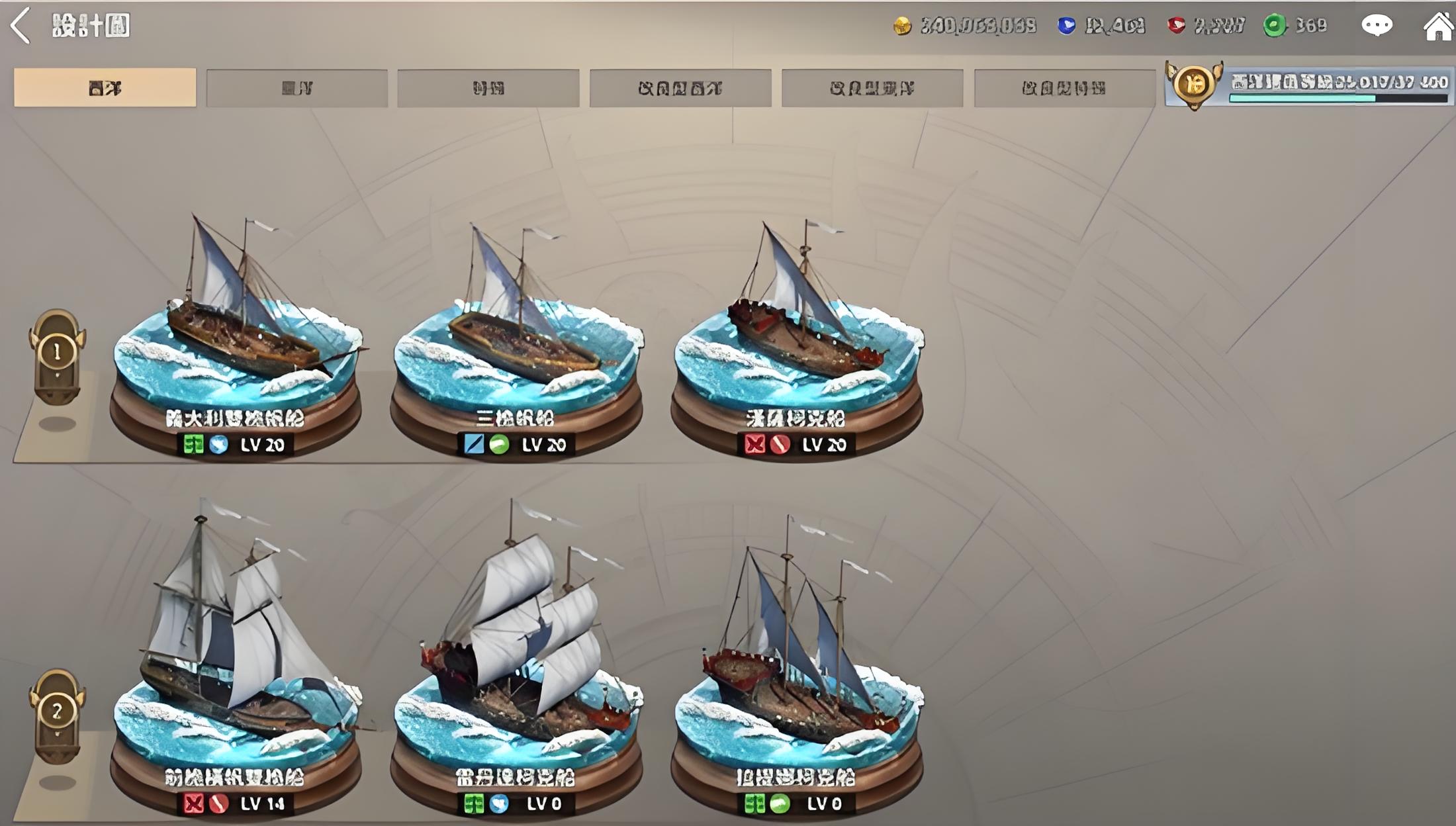Open the 改良型冒險 tab

pos(680,87)
